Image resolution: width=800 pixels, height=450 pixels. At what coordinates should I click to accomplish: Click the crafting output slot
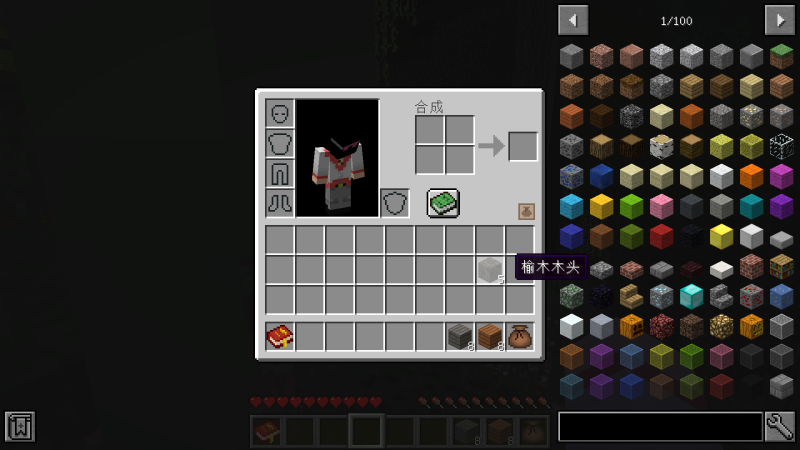[x=523, y=146]
